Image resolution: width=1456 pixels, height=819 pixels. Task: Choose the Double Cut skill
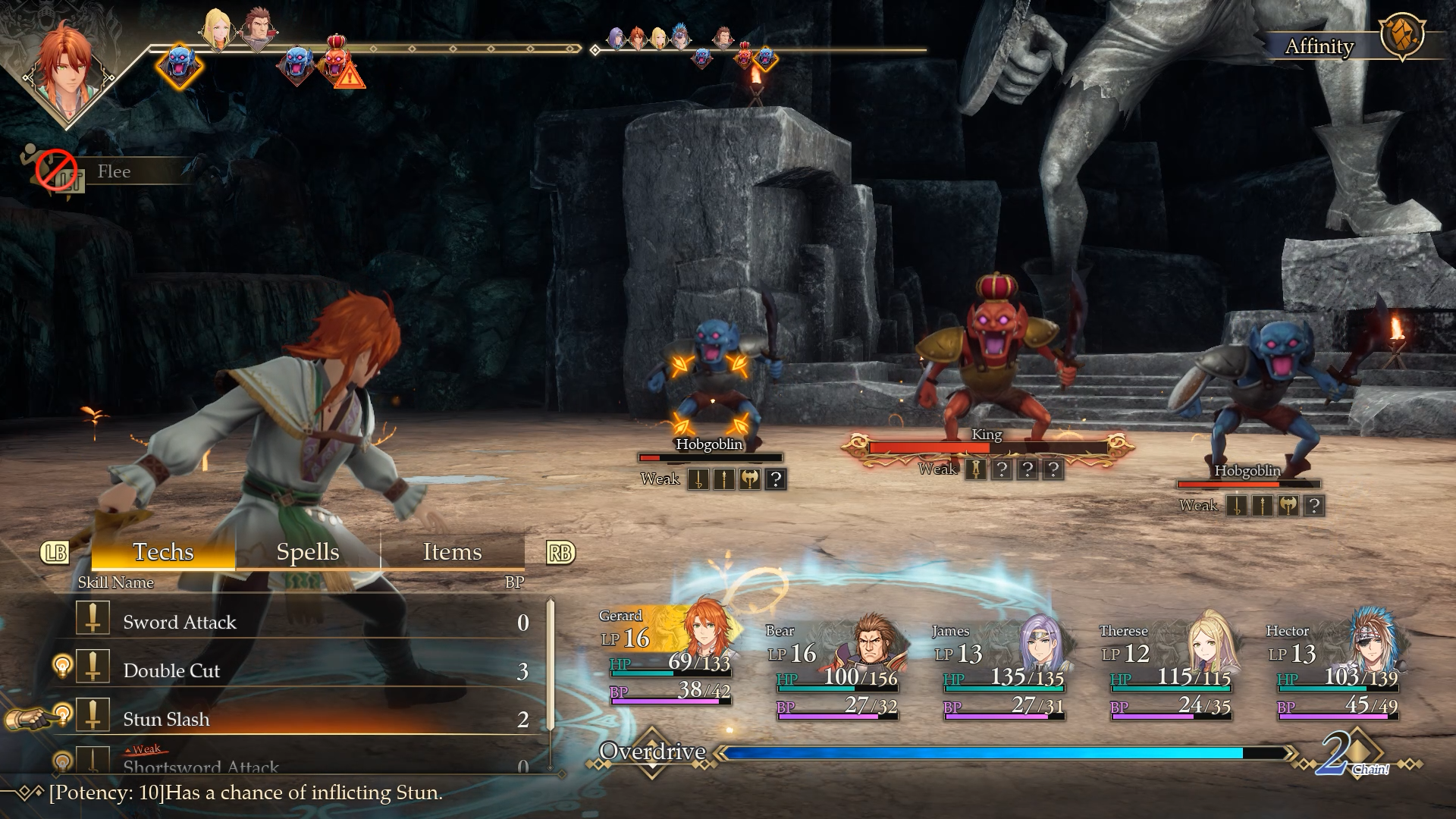click(171, 671)
